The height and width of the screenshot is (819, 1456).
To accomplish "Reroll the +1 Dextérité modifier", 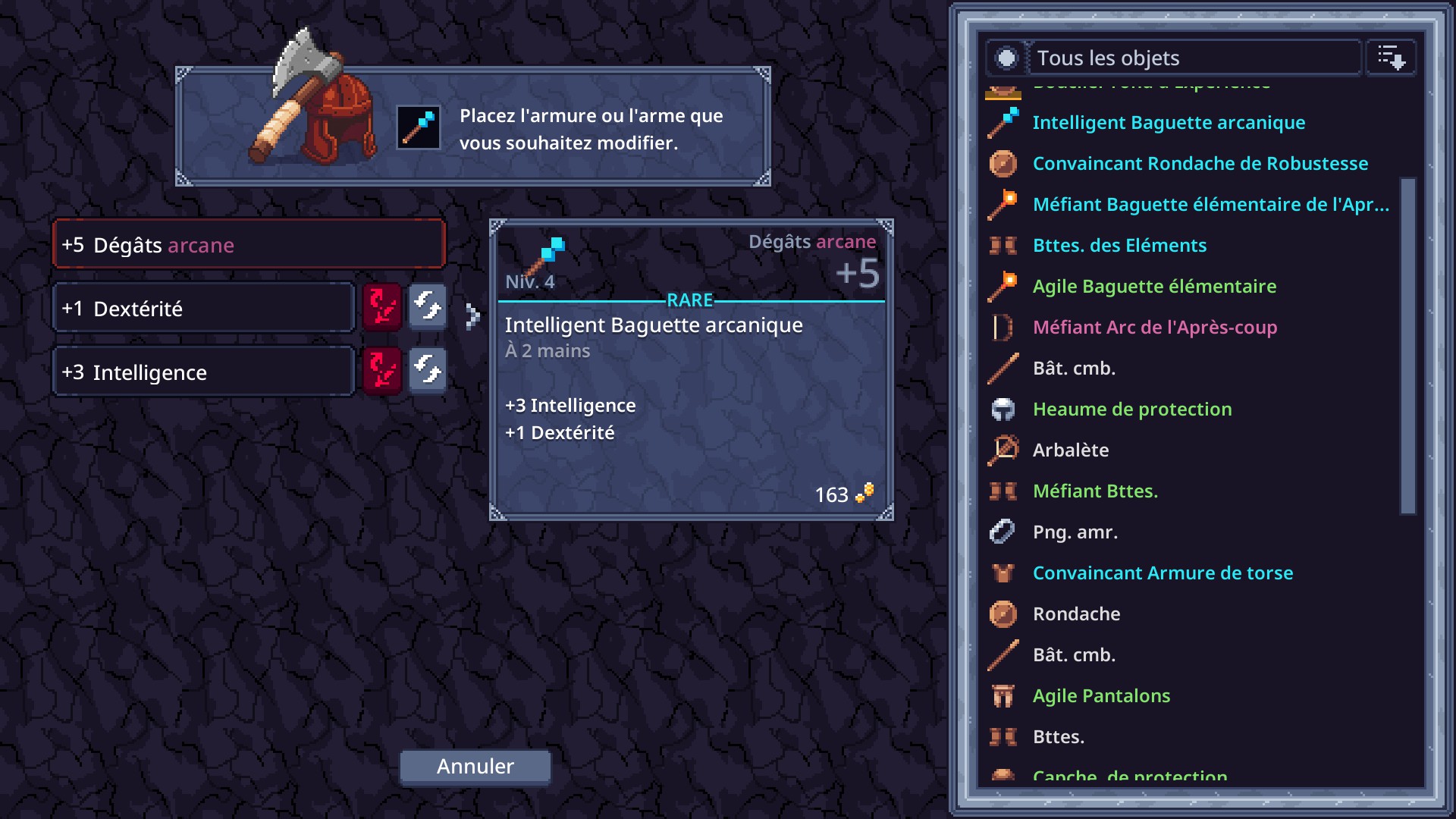I will (428, 308).
